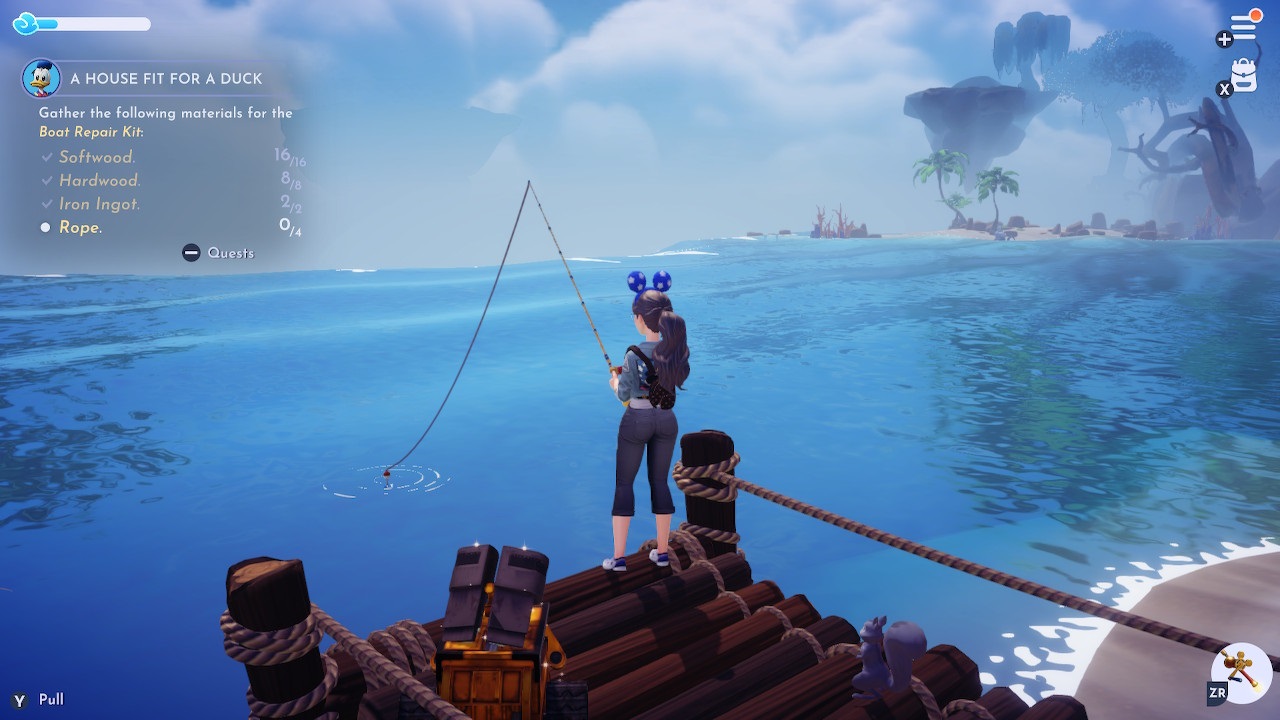Open the hamburger menu icon

(x=1243, y=27)
